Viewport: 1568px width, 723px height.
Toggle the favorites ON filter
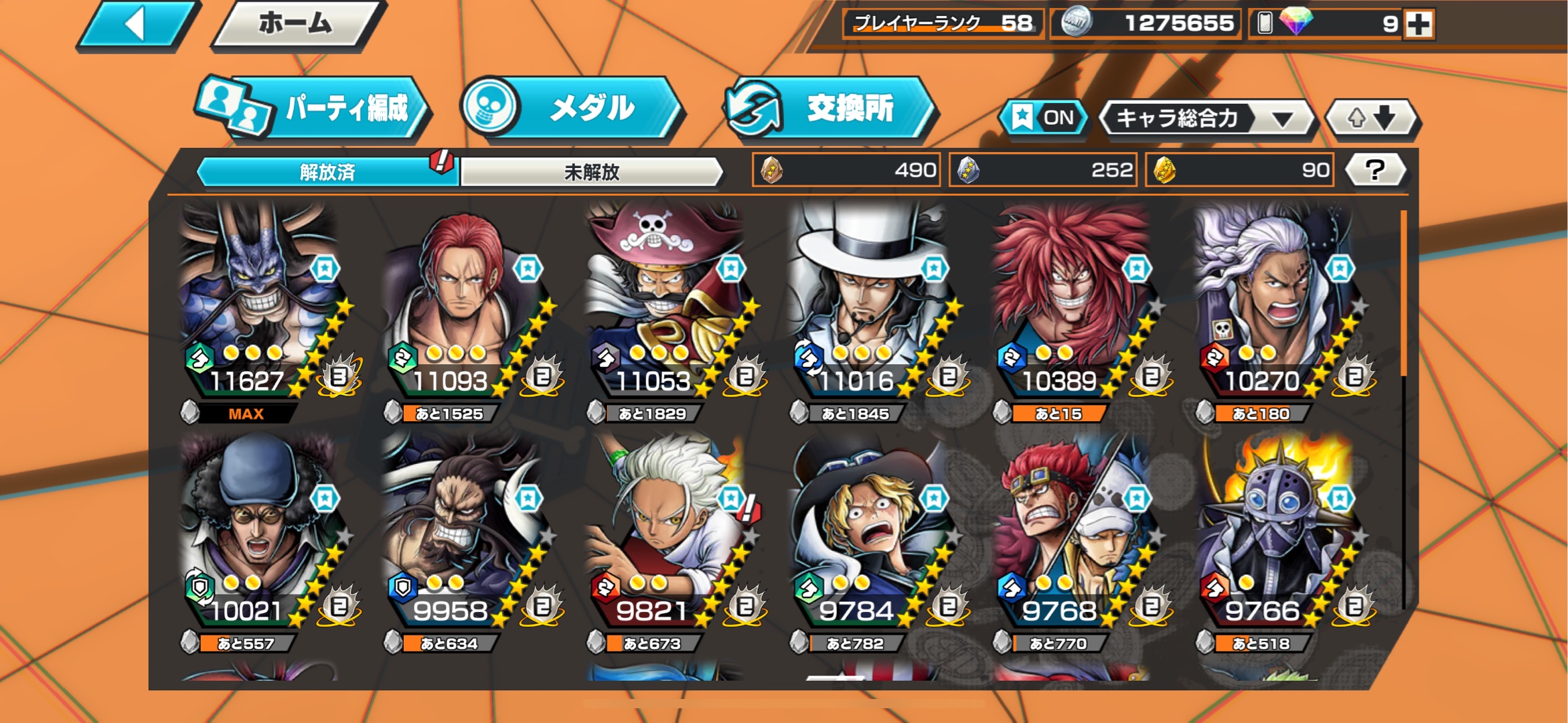coord(1043,118)
